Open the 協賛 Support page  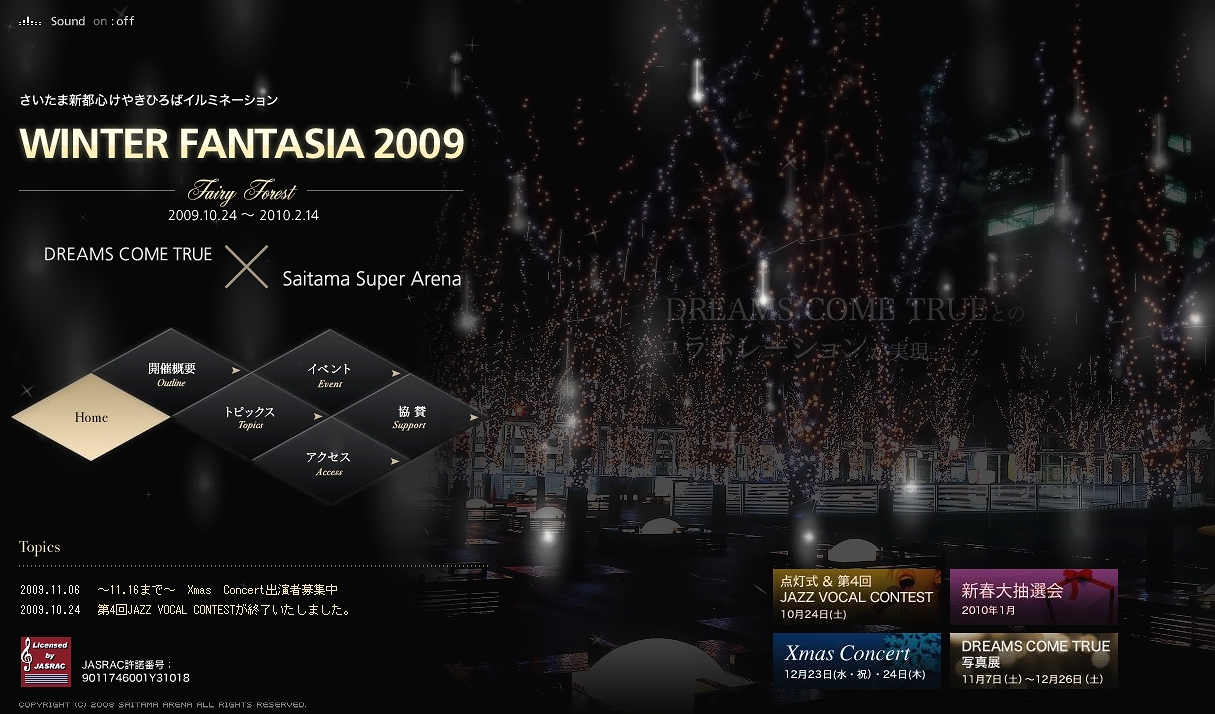[x=410, y=417]
